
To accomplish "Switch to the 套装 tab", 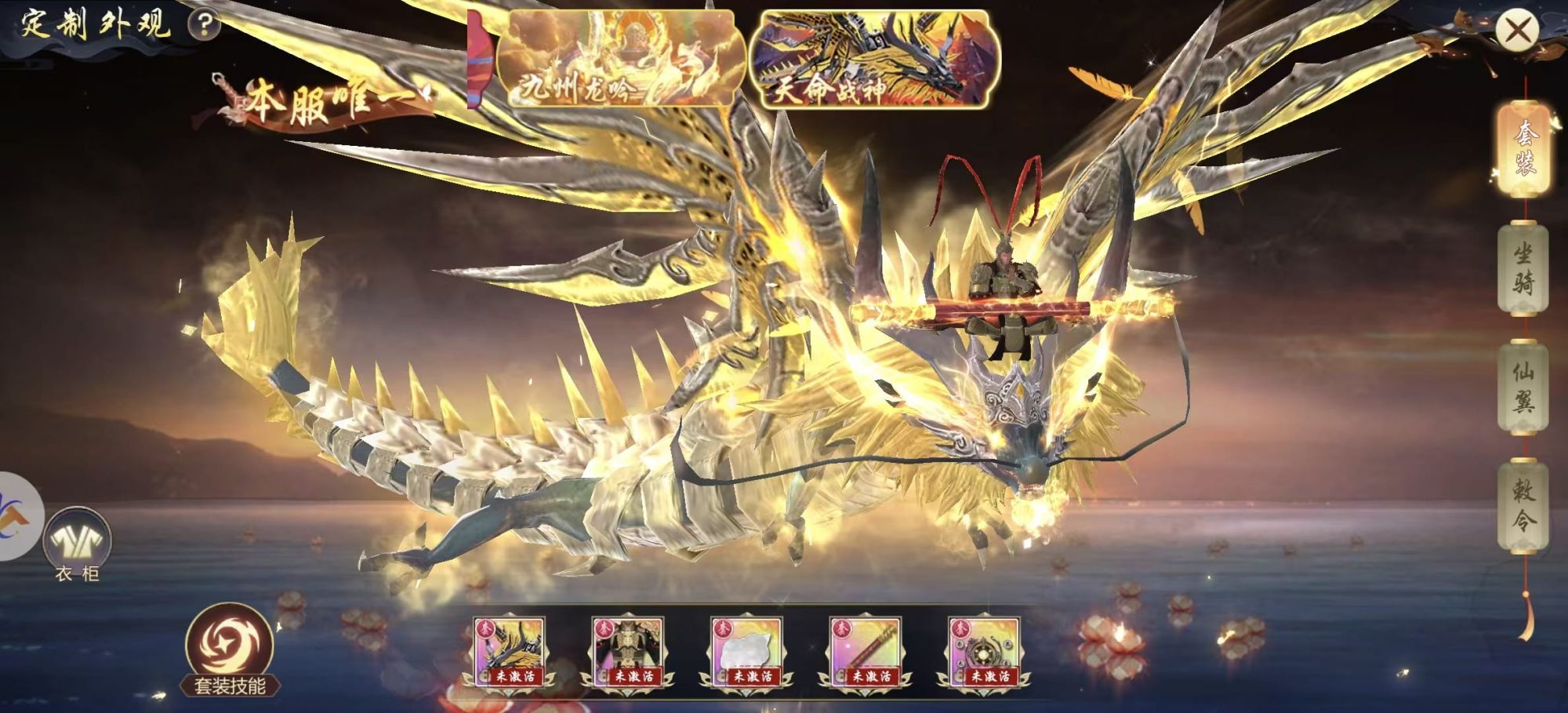I will pos(1524,148).
